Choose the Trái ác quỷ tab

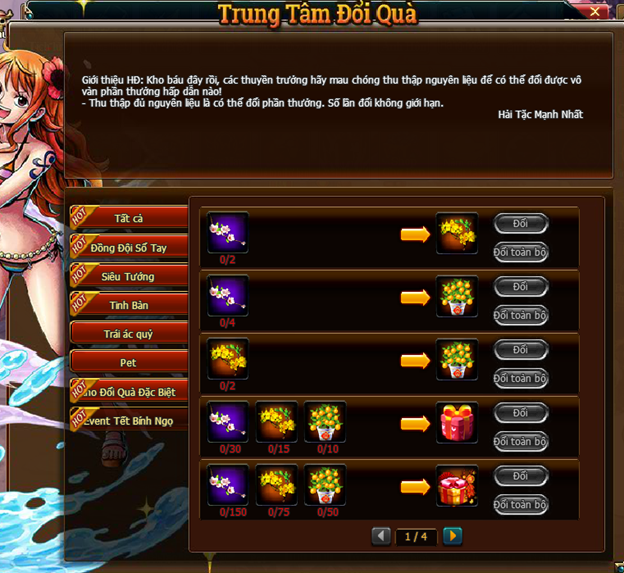(129, 334)
